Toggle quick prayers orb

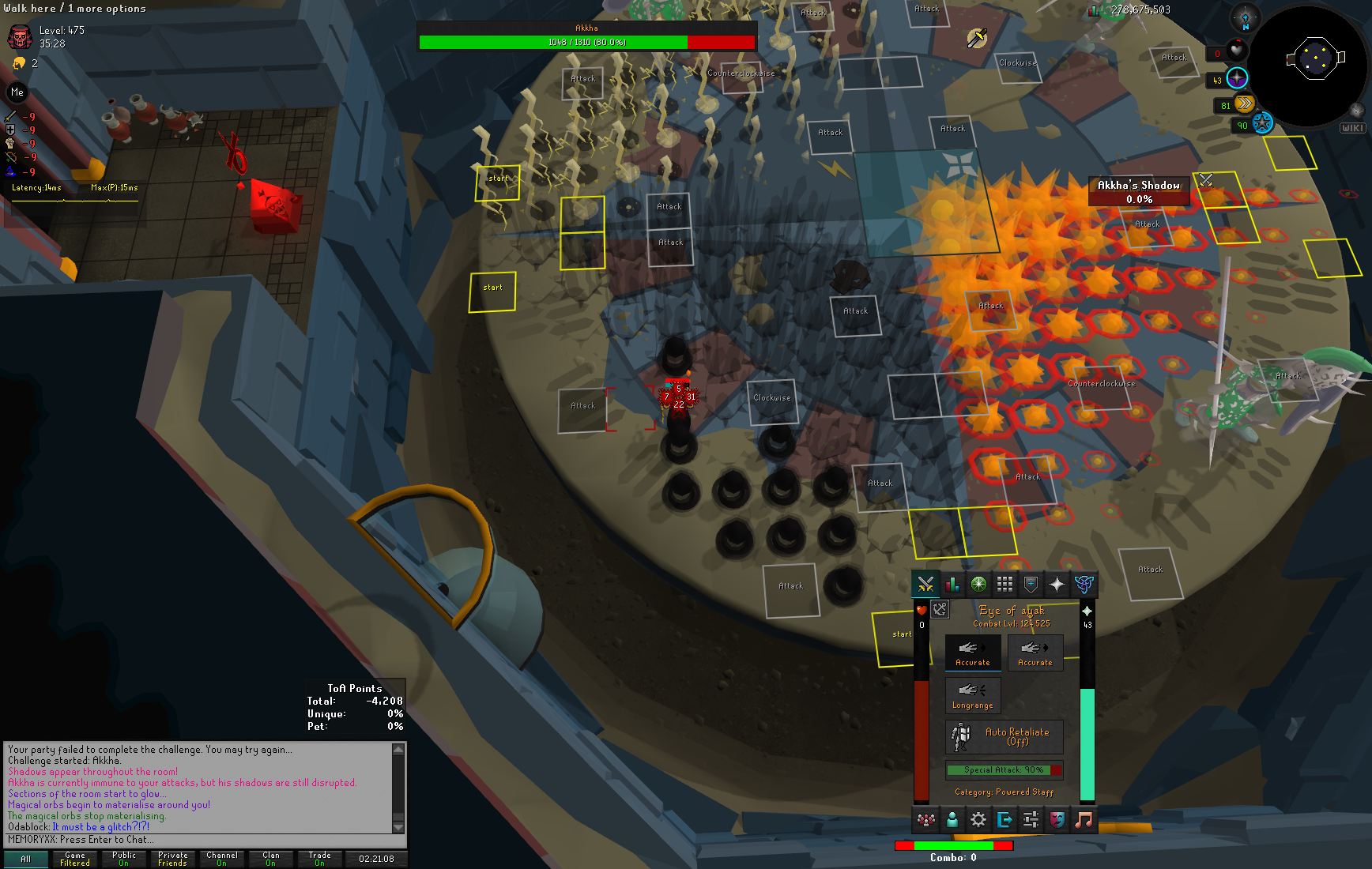click(1237, 77)
